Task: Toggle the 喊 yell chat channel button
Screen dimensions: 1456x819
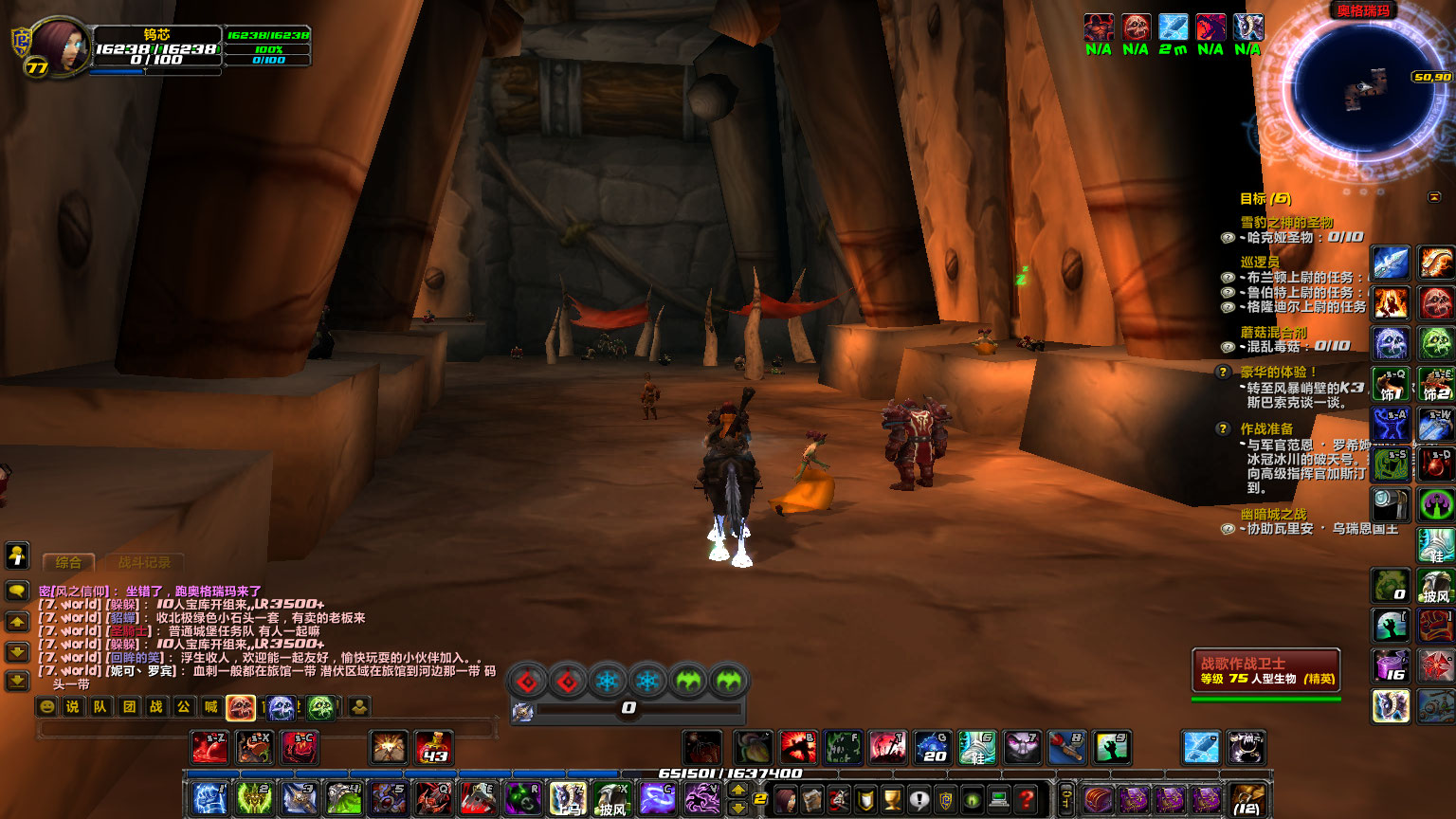Action: pyautogui.click(x=213, y=705)
